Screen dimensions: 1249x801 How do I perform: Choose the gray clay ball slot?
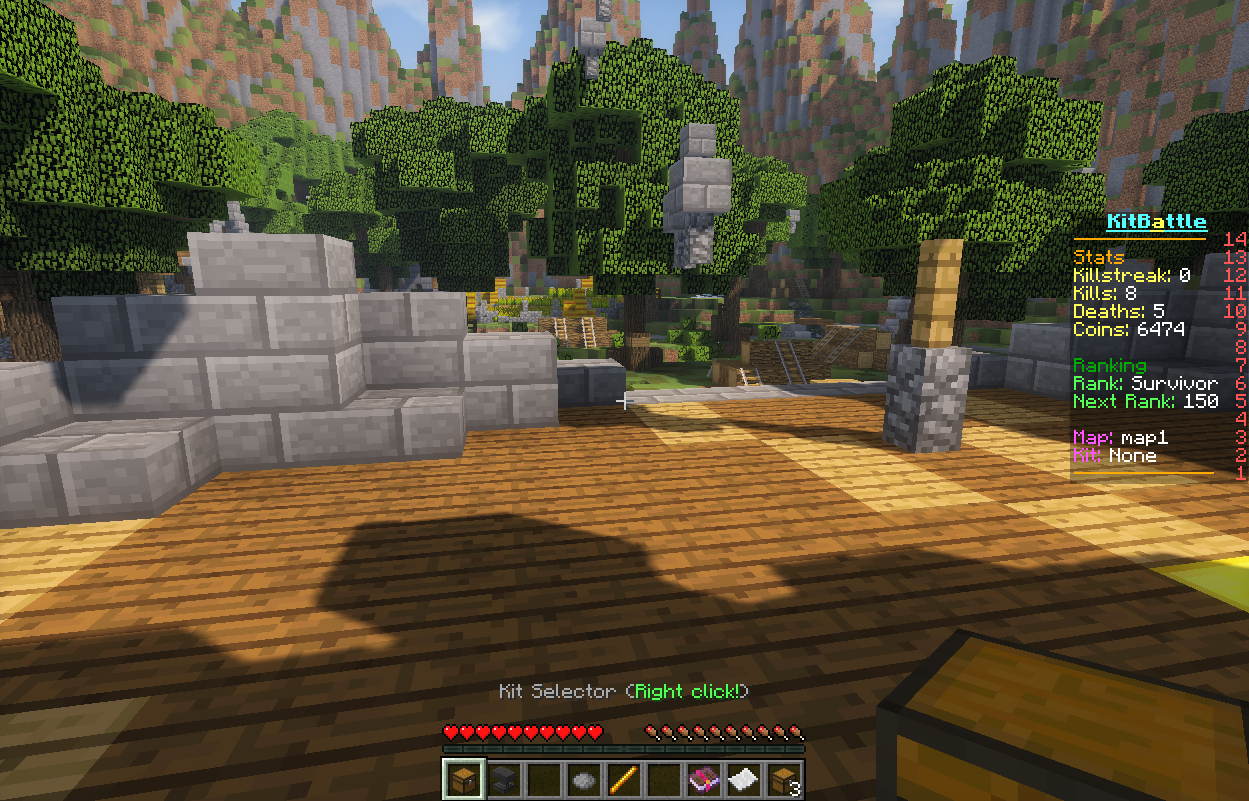click(x=583, y=778)
